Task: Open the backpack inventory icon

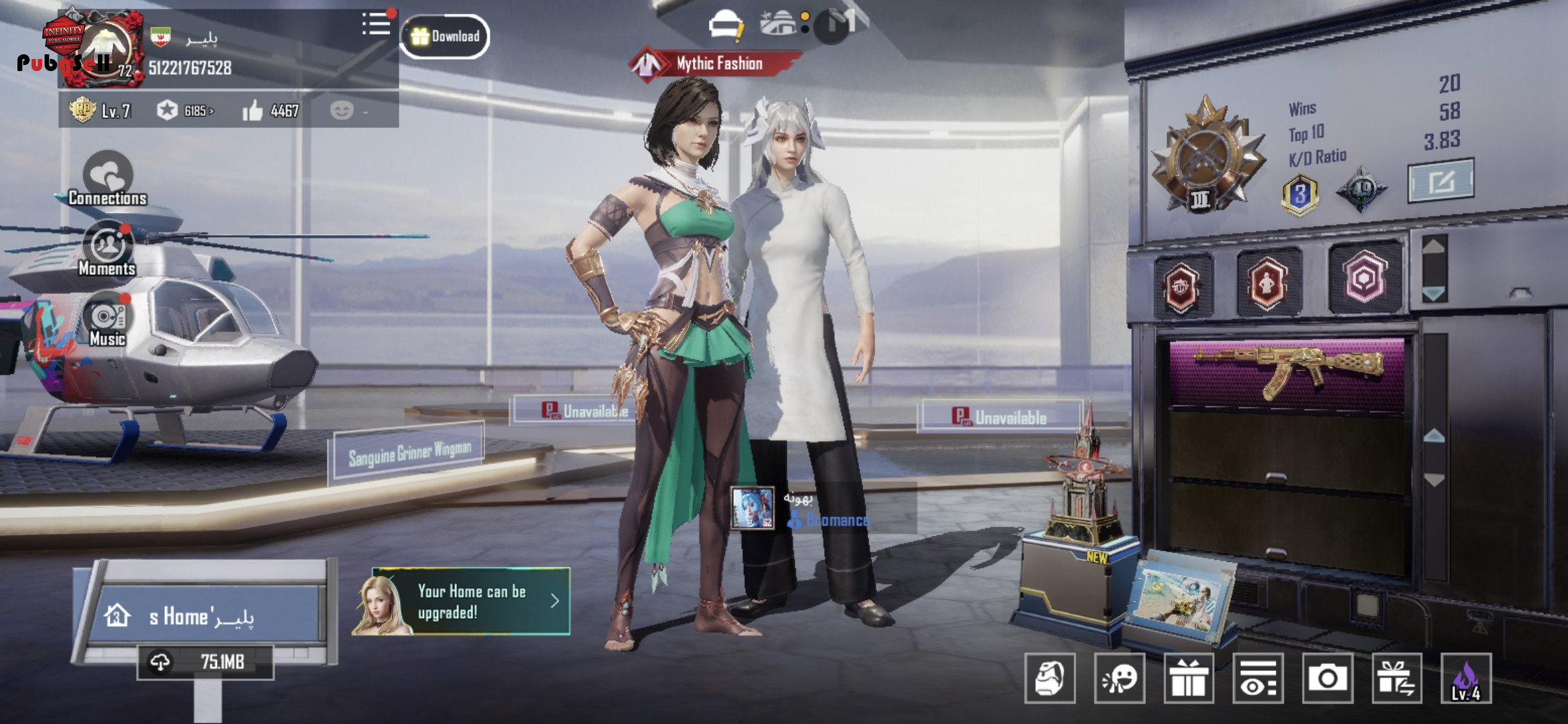Action: (1050, 678)
